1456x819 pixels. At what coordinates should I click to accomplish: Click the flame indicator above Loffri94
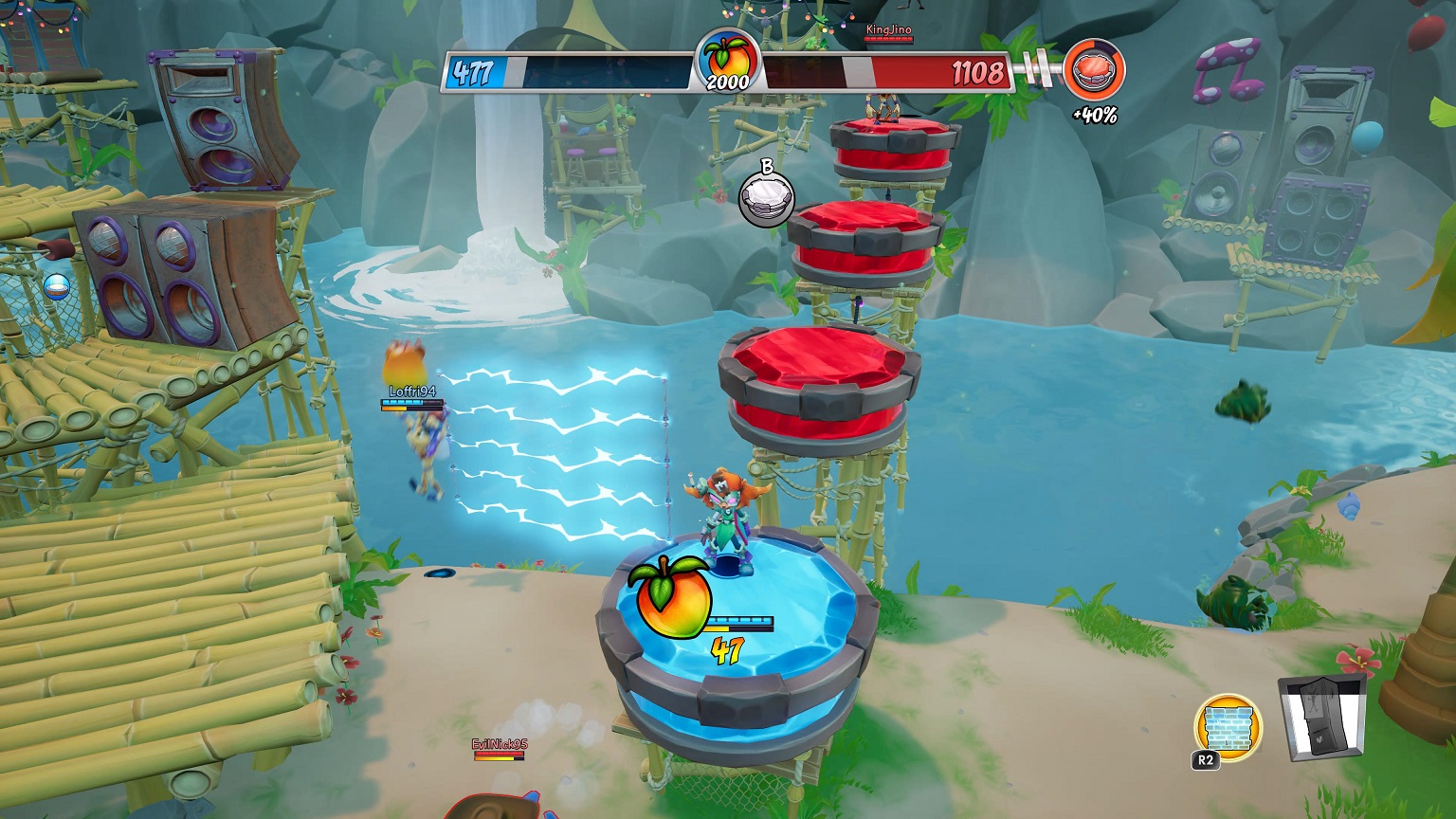pyautogui.click(x=407, y=362)
